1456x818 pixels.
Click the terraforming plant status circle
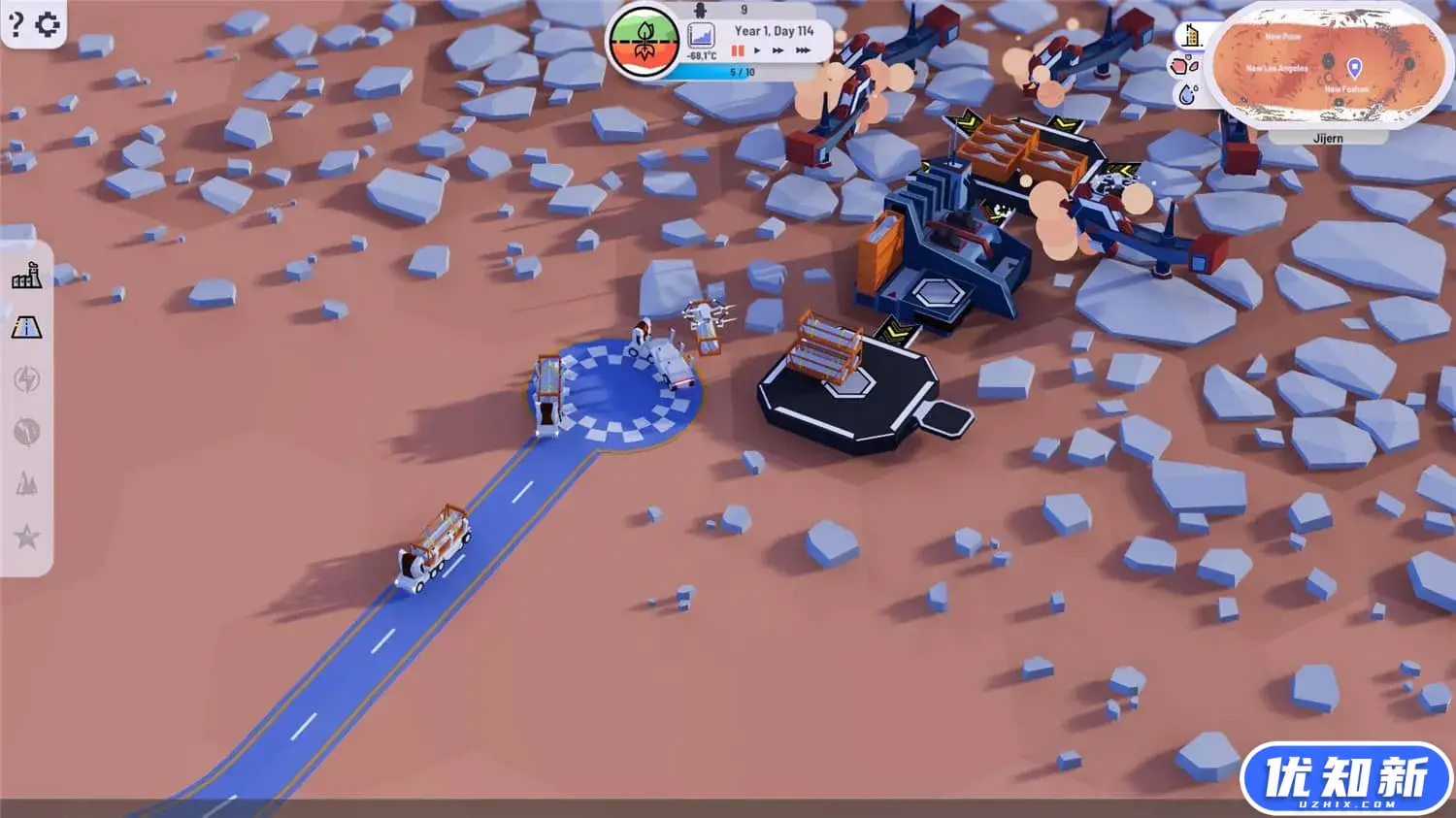pyautogui.click(x=643, y=41)
